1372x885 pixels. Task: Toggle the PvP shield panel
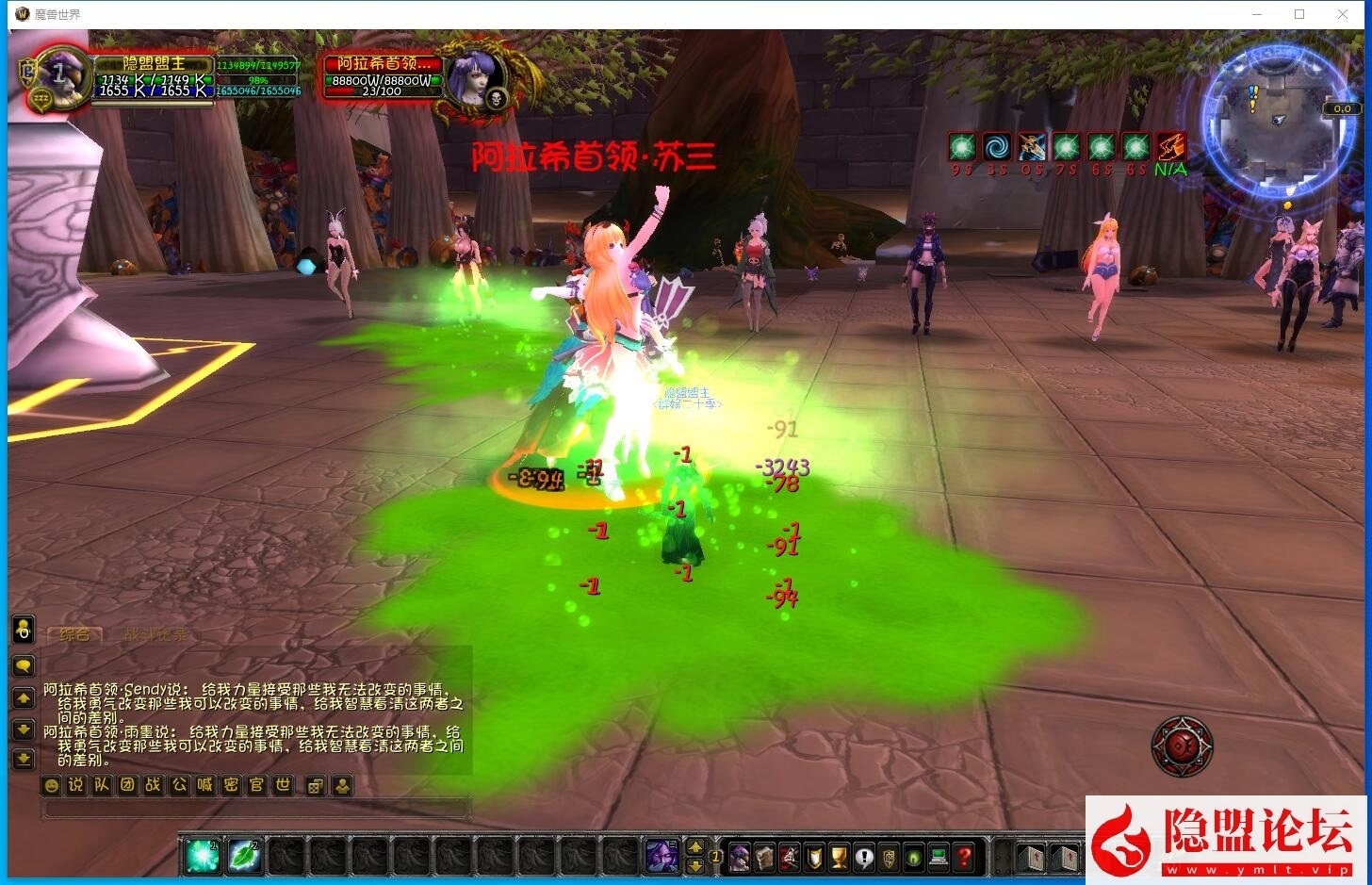coord(816,858)
